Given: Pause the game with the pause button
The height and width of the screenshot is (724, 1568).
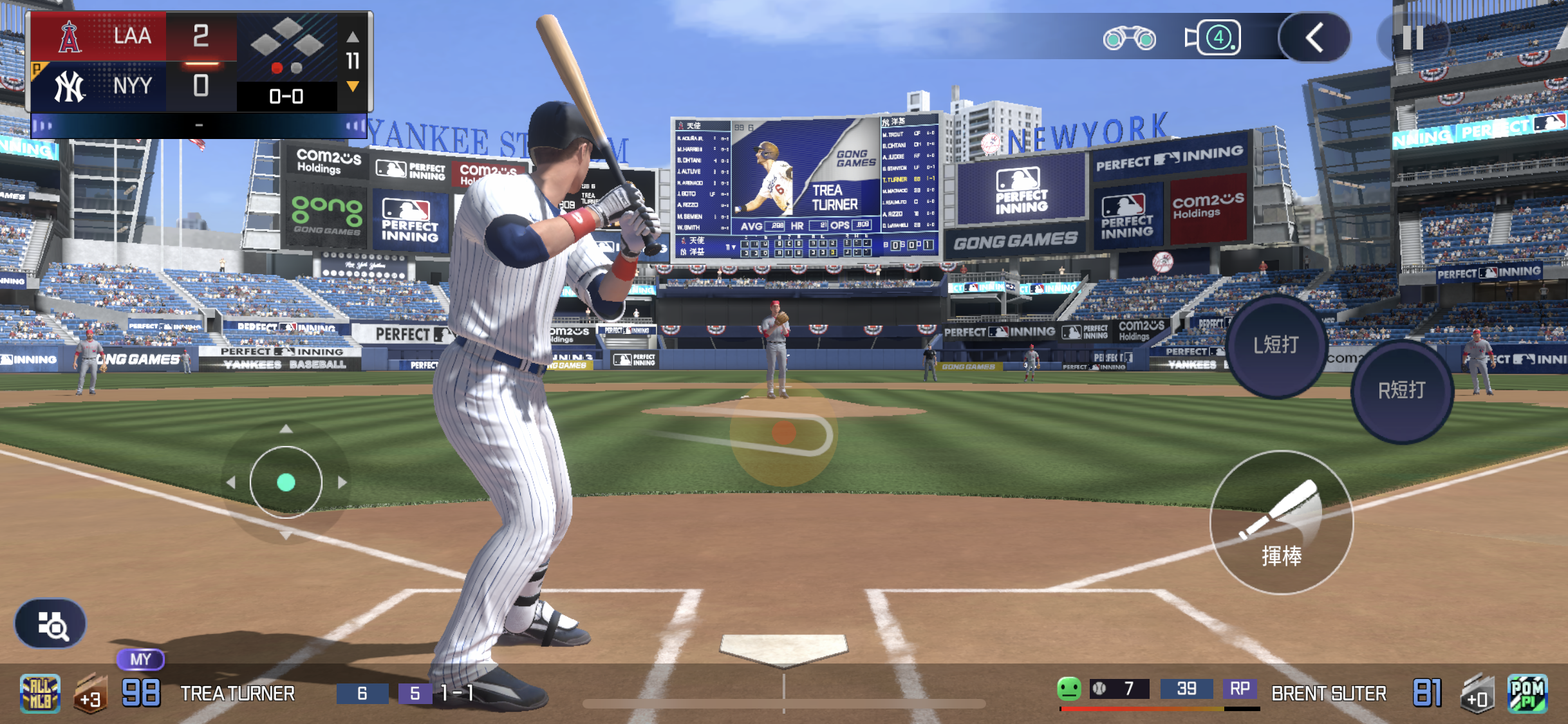Looking at the screenshot, I should (1413, 38).
